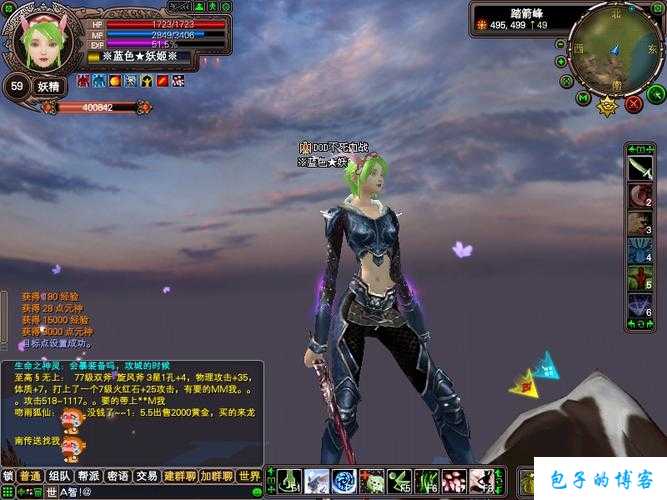Select the first red buff icon under the name
667x500 pixels.
point(83,80)
